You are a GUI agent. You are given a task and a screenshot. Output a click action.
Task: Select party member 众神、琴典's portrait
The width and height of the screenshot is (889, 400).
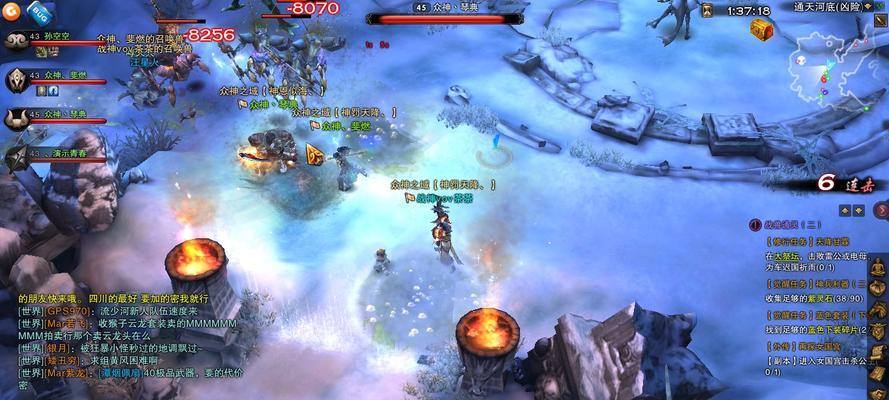pyautogui.click(x=15, y=119)
